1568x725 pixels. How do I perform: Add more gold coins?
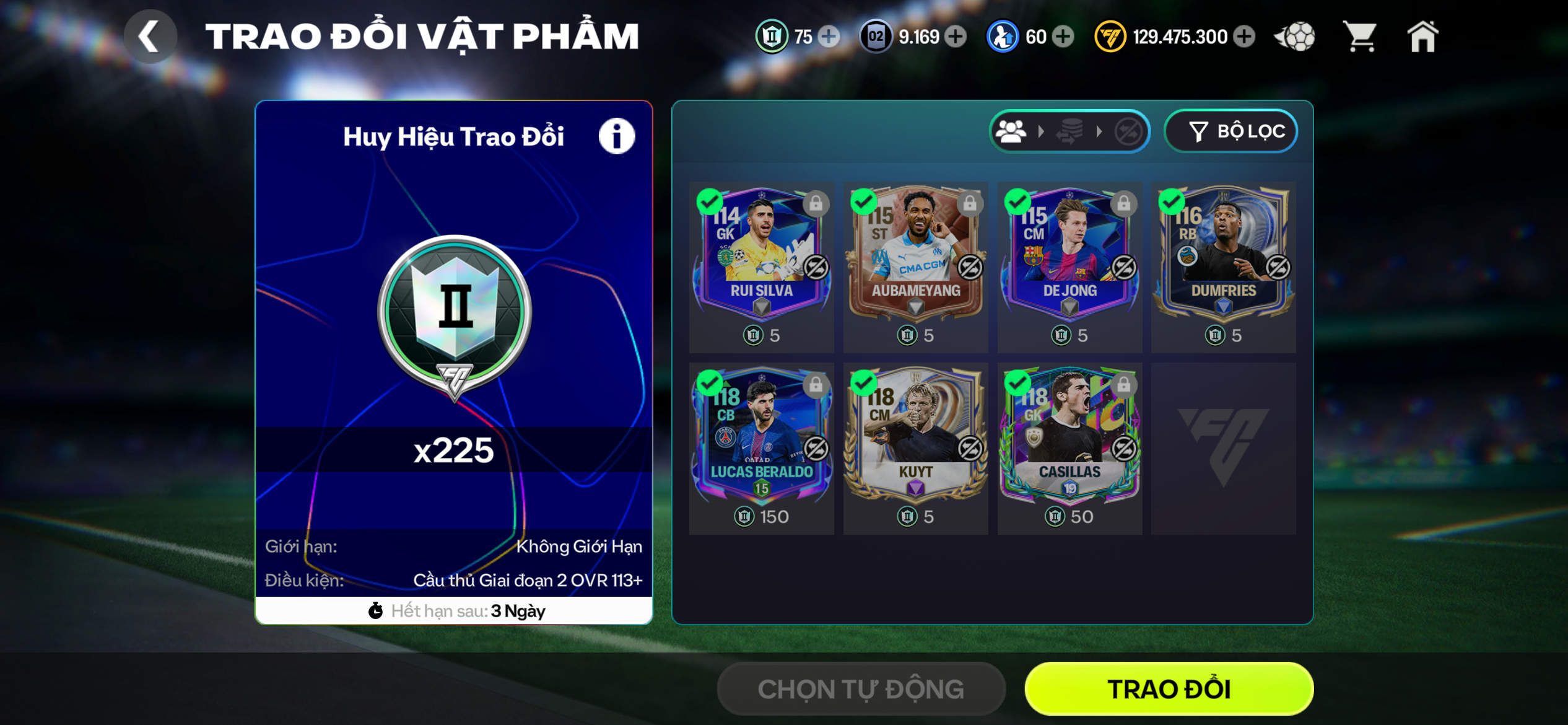point(1244,37)
